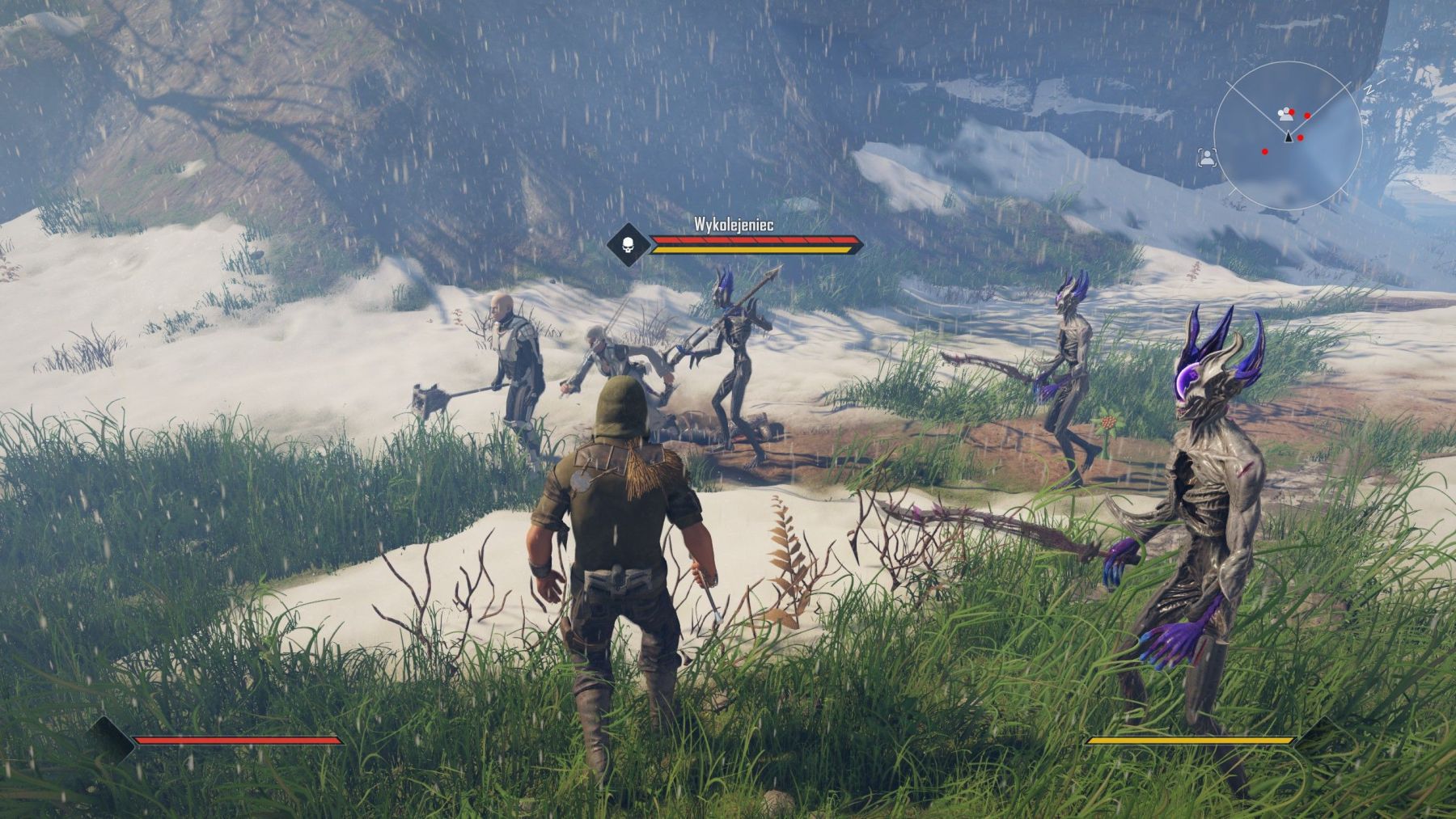Click the group companions icon inside the minimap
1456x819 pixels.
[x=1286, y=115]
